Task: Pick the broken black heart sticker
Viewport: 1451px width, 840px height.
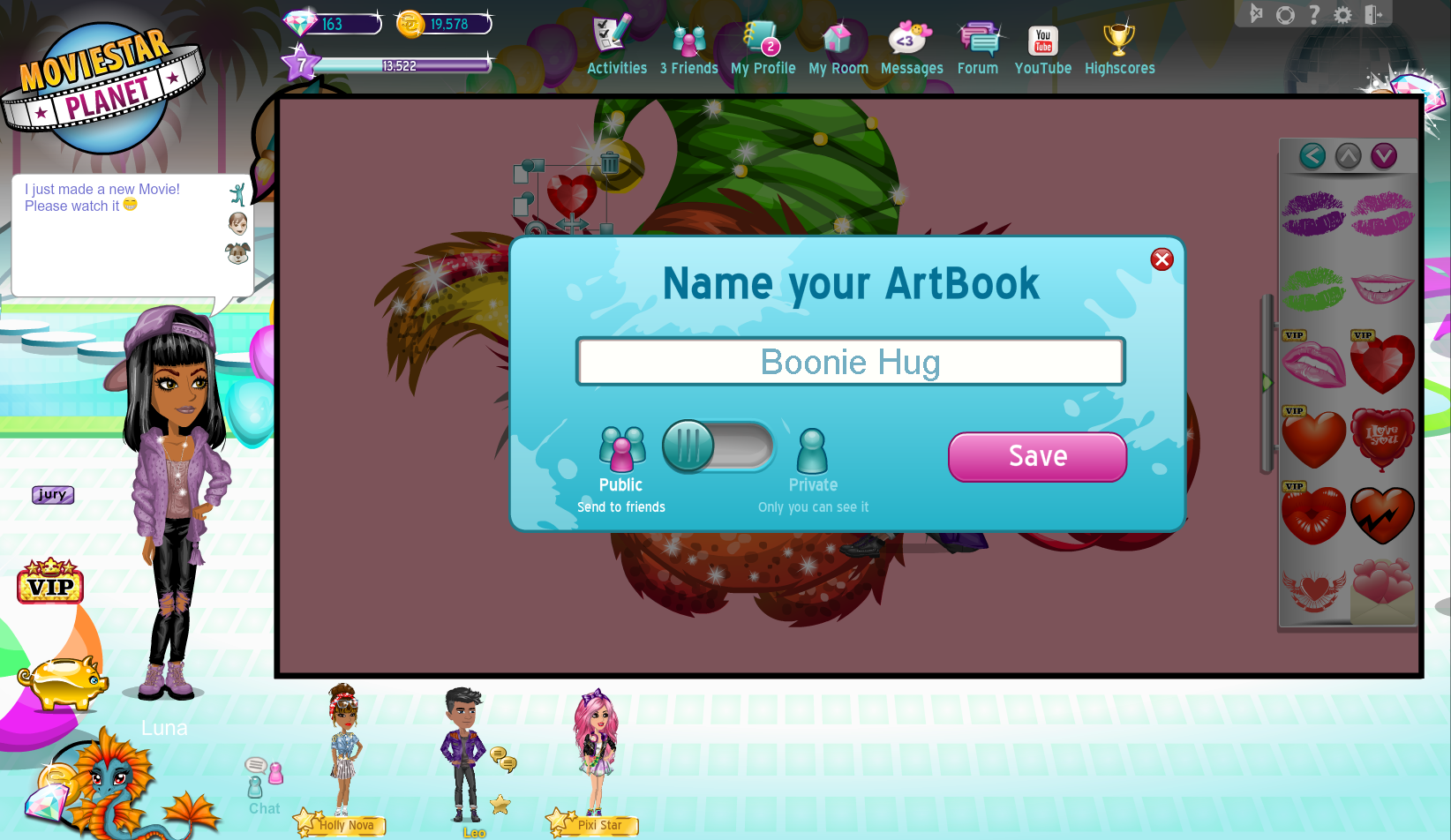Action: pos(1382,515)
